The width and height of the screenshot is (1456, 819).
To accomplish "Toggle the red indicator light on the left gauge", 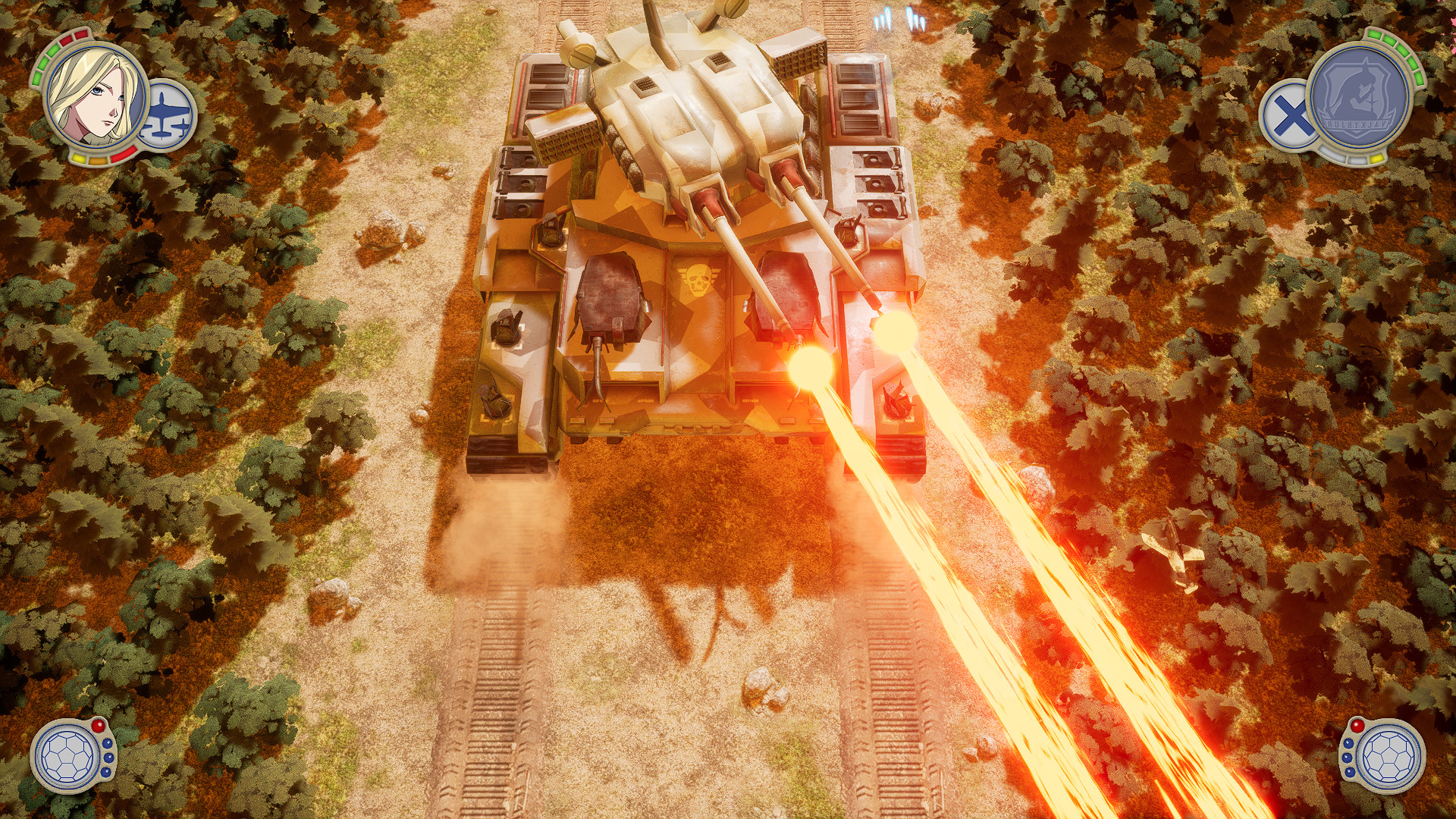I will coord(98,725).
